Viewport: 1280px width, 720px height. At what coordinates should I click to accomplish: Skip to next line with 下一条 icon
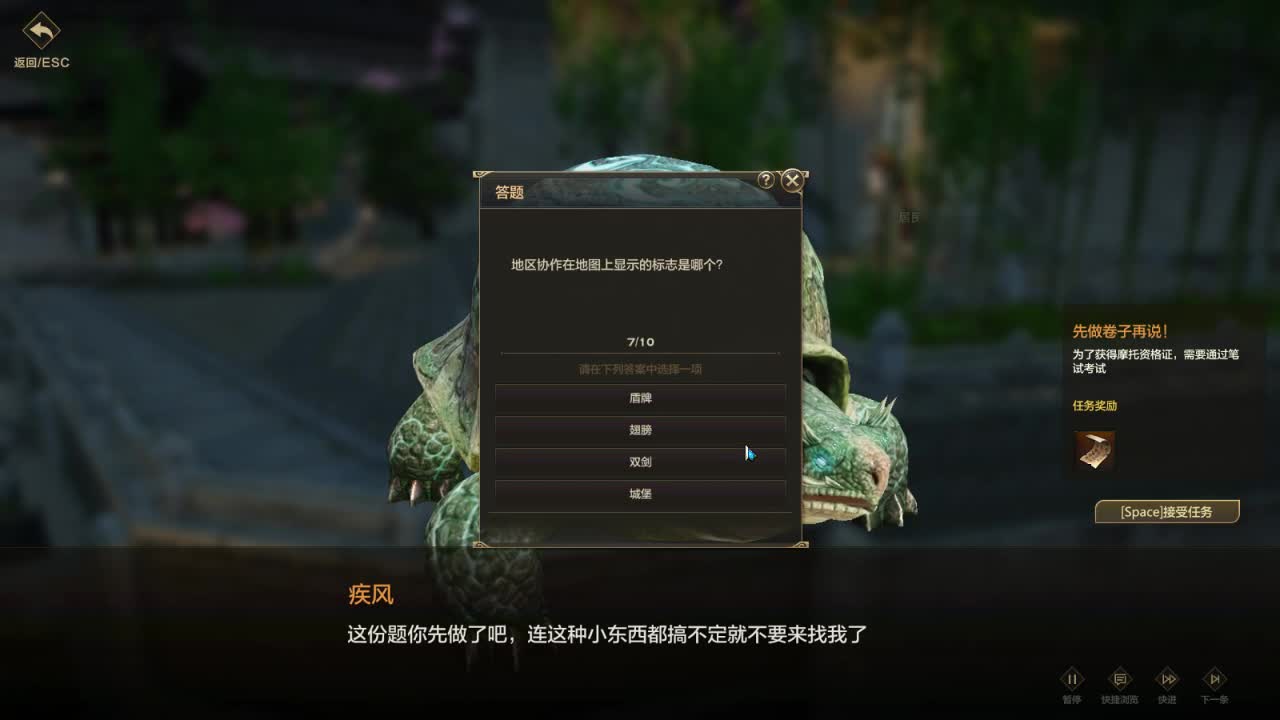(1215, 679)
